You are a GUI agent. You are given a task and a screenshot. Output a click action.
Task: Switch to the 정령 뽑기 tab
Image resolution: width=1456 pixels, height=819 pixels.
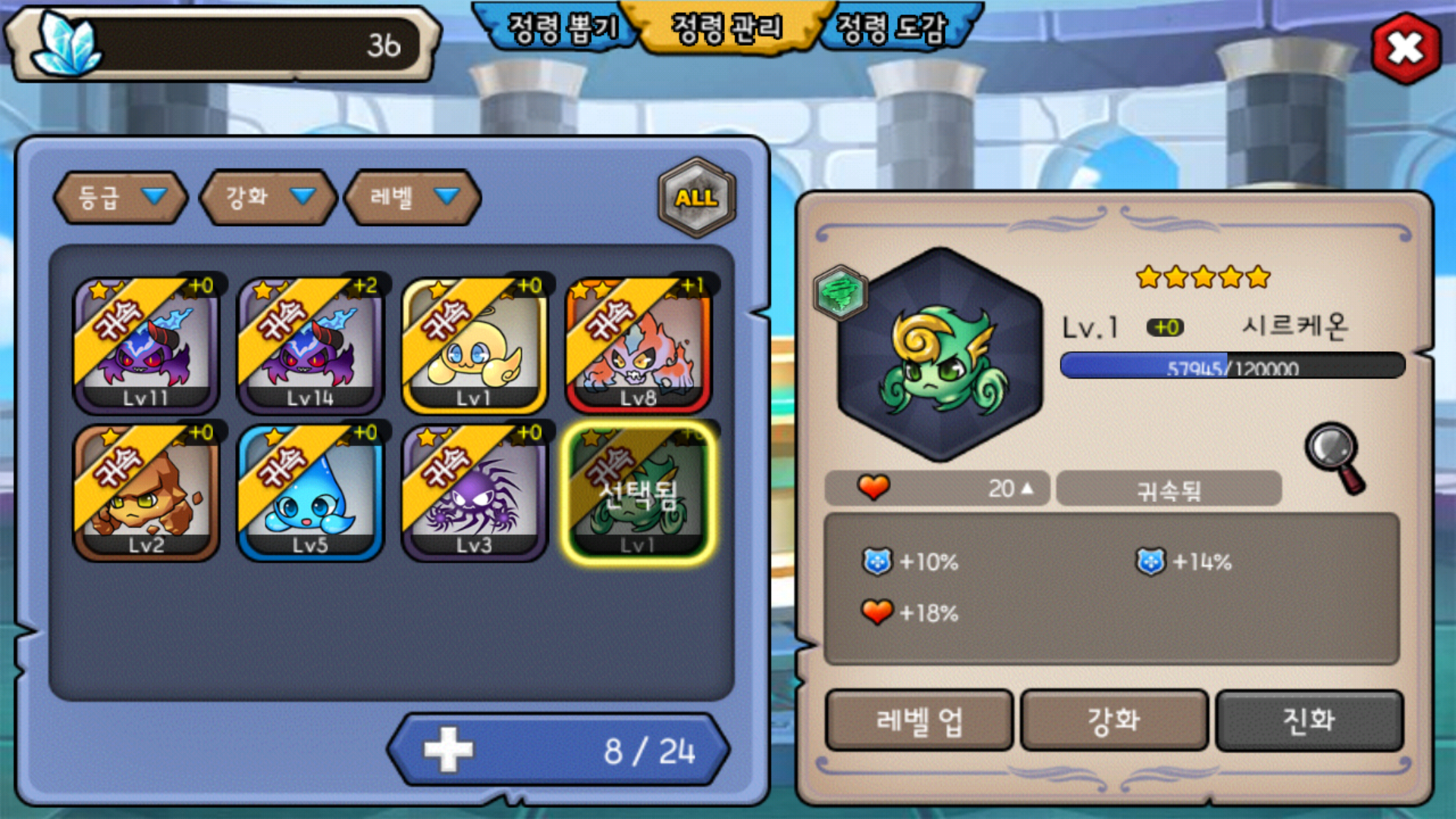[561, 29]
